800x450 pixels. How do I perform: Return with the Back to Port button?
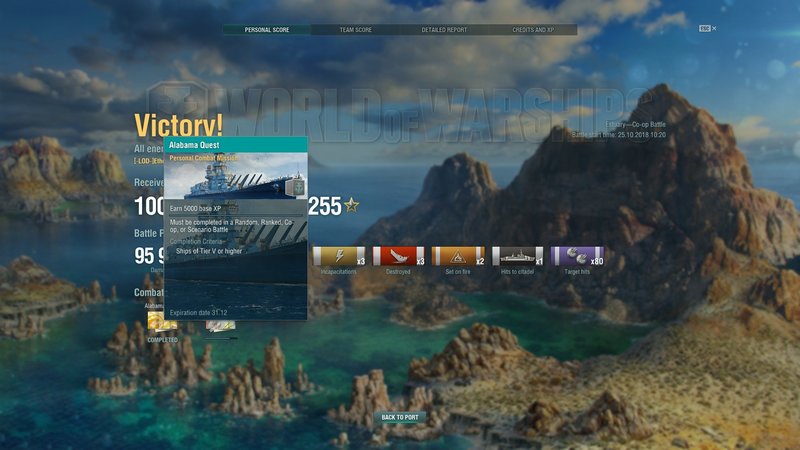point(400,417)
